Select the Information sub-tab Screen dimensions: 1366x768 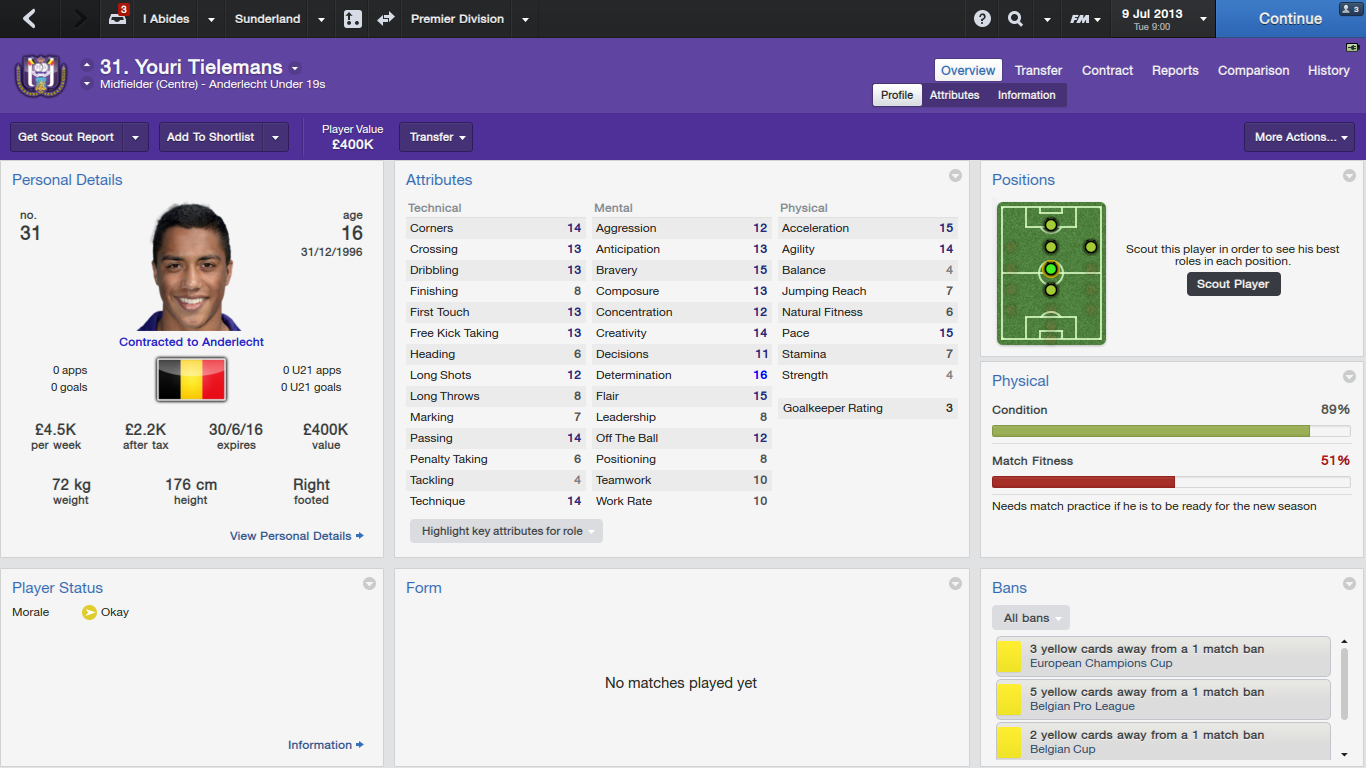point(1026,95)
